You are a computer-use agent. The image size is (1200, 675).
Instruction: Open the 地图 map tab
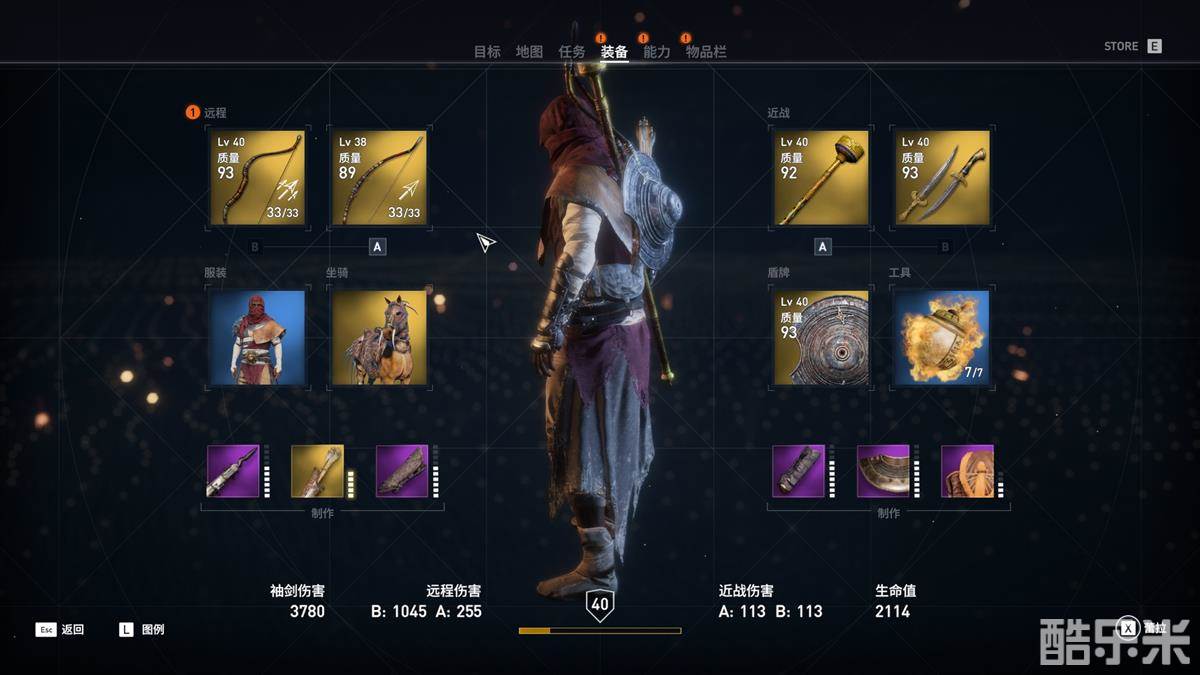529,52
